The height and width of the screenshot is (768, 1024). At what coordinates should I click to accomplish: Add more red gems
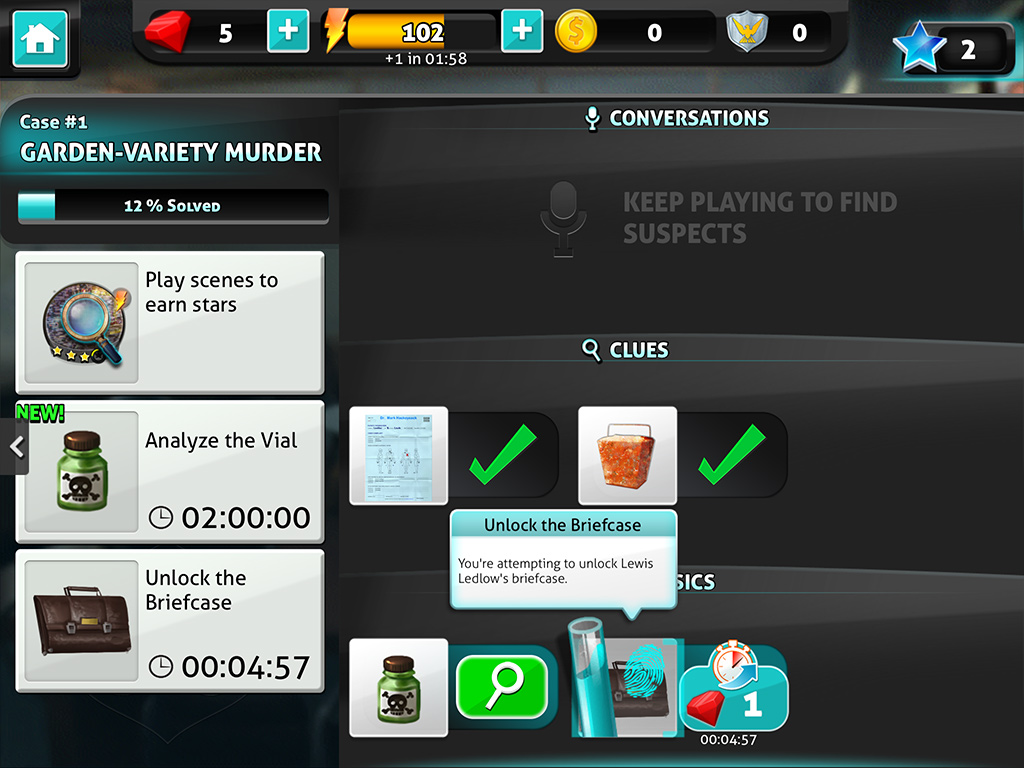pyautogui.click(x=288, y=31)
